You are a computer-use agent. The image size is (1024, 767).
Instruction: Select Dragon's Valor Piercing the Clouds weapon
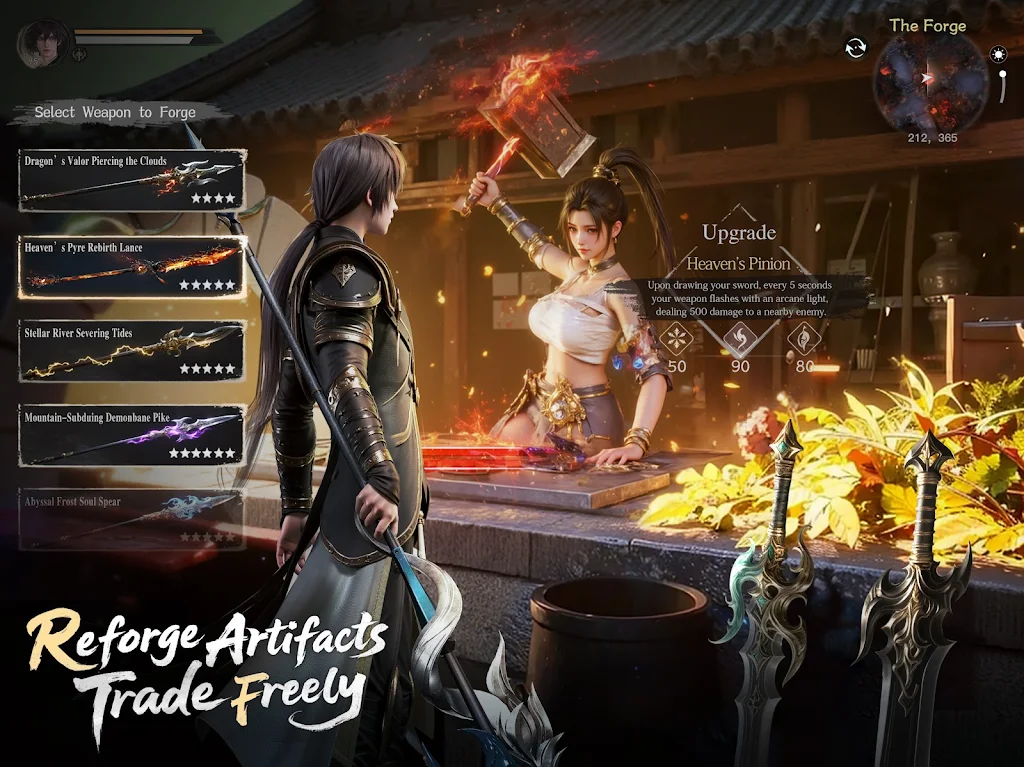[x=132, y=181]
